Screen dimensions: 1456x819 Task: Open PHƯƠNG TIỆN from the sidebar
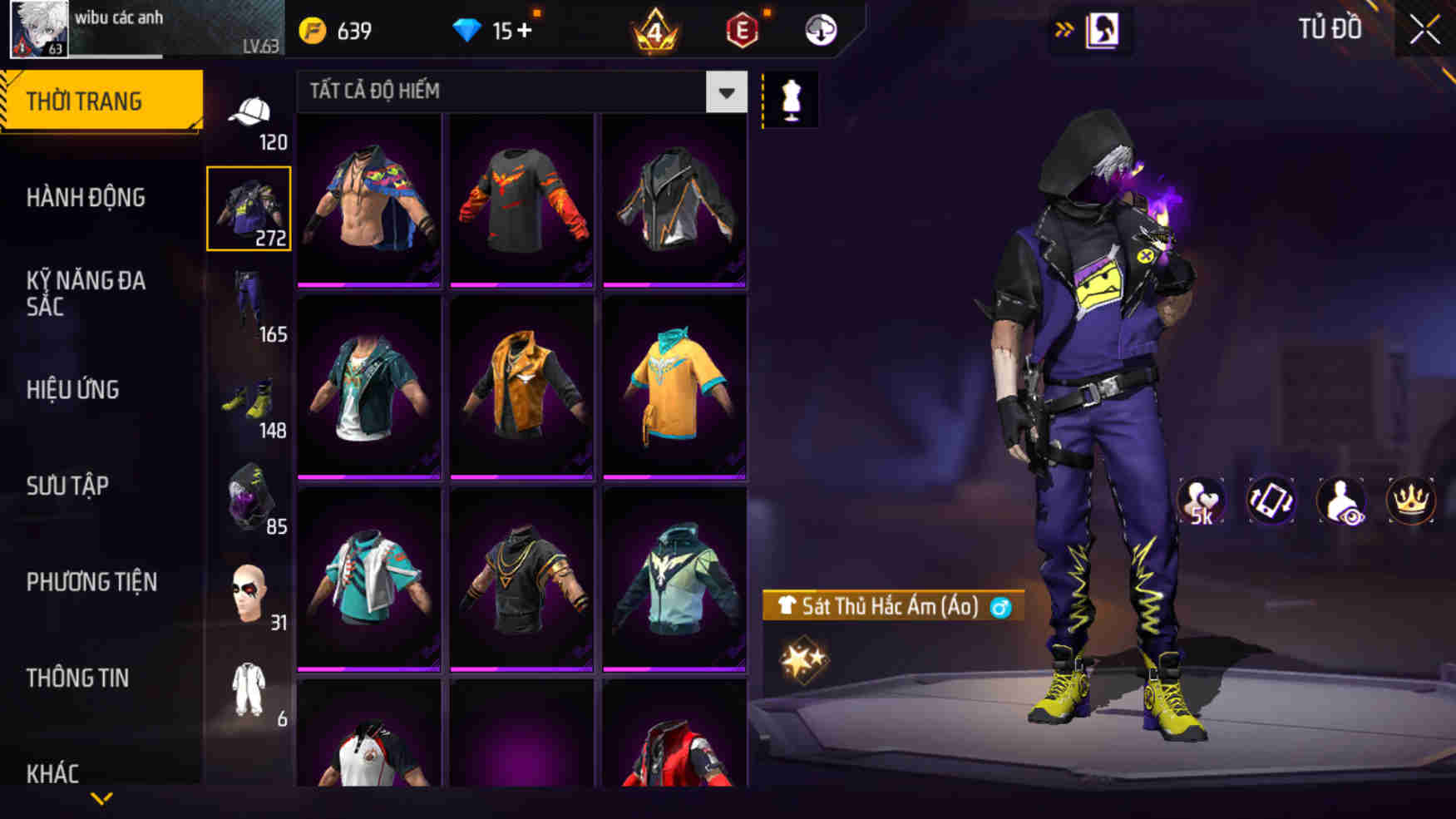click(x=91, y=582)
